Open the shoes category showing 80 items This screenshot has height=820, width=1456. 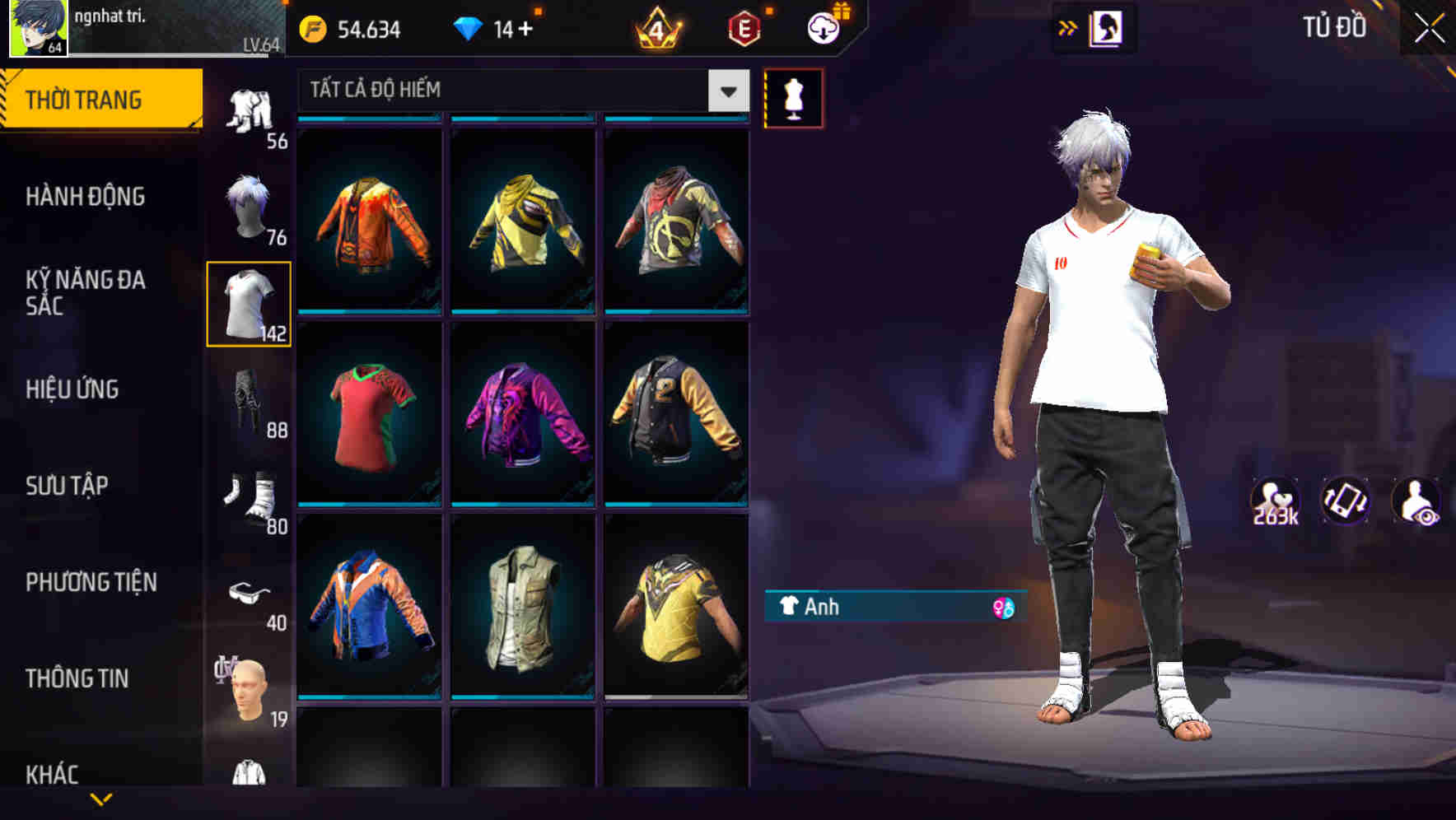point(250,494)
